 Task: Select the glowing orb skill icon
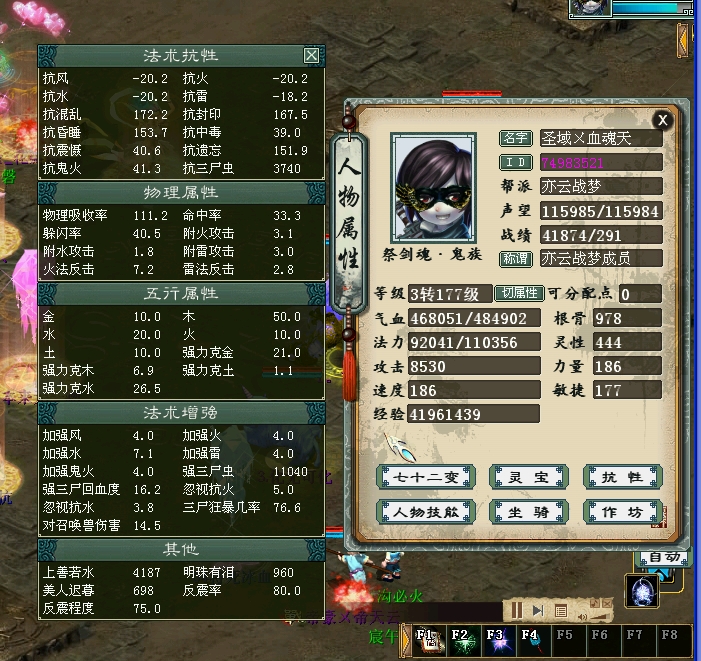[640, 590]
